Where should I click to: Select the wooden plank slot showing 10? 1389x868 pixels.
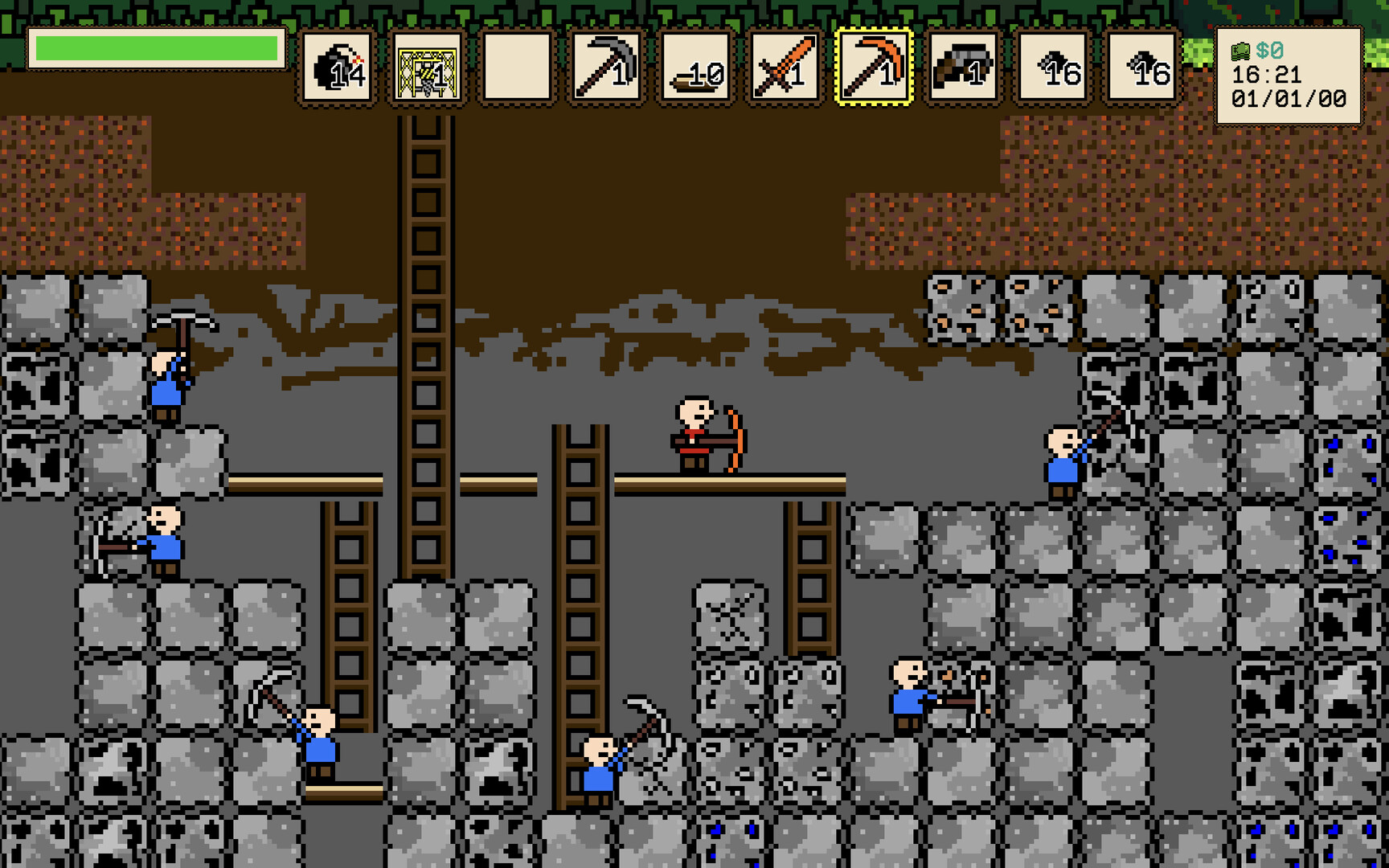pos(695,68)
